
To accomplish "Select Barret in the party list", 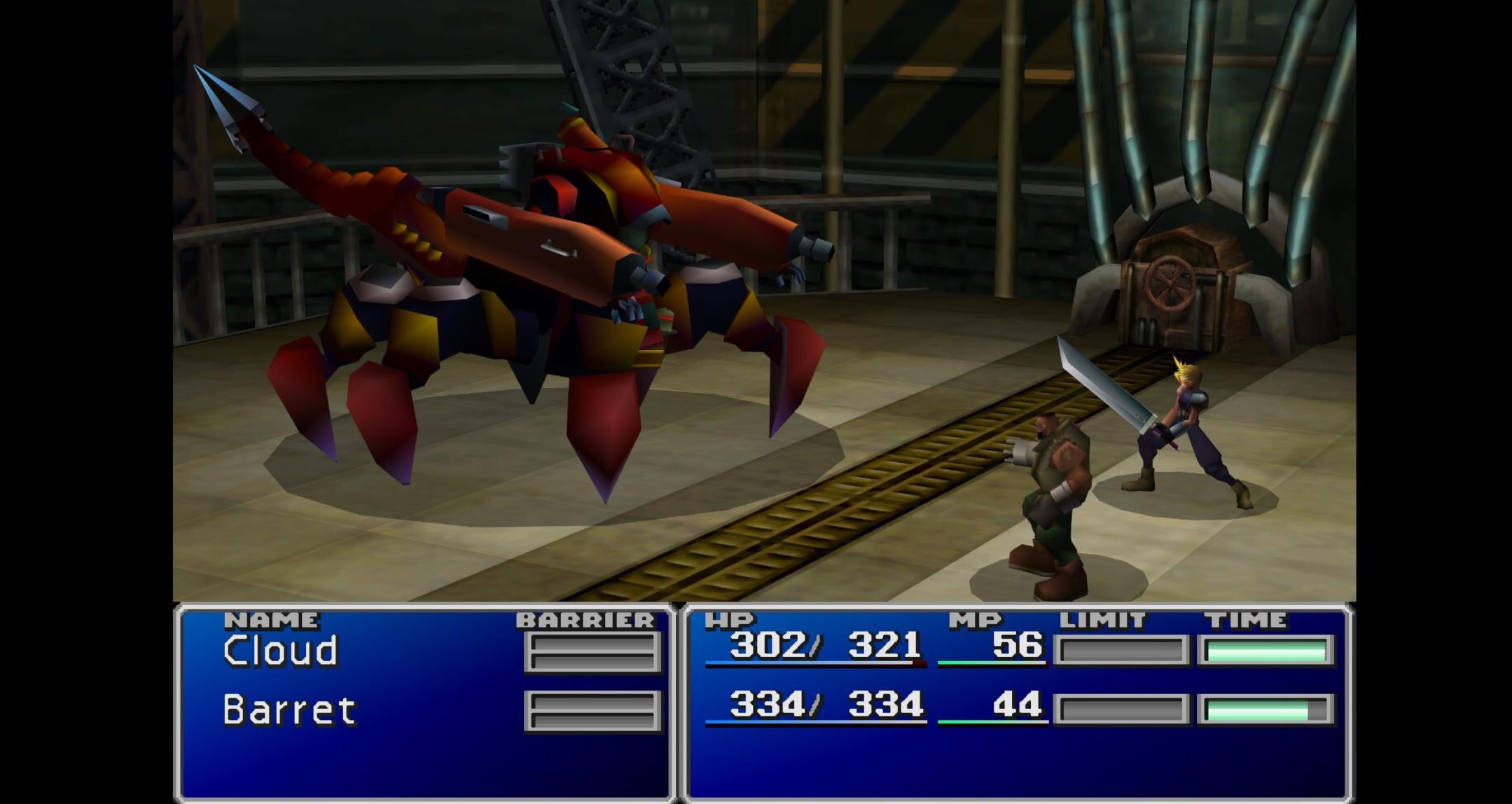I will coord(289,710).
